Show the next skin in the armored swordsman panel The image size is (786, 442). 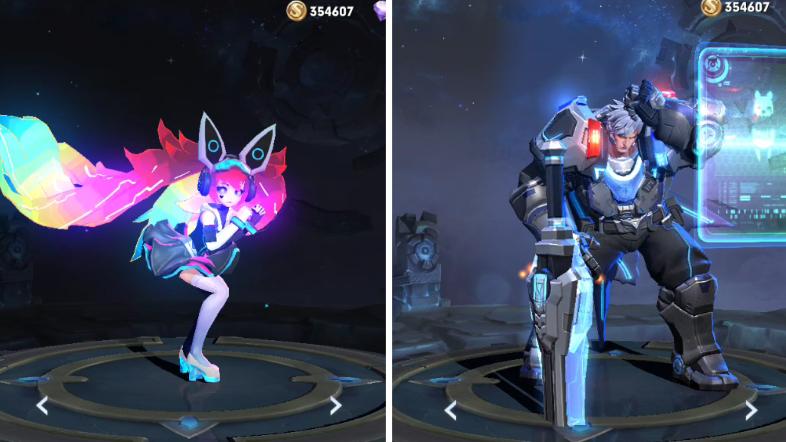pos(750,408)
